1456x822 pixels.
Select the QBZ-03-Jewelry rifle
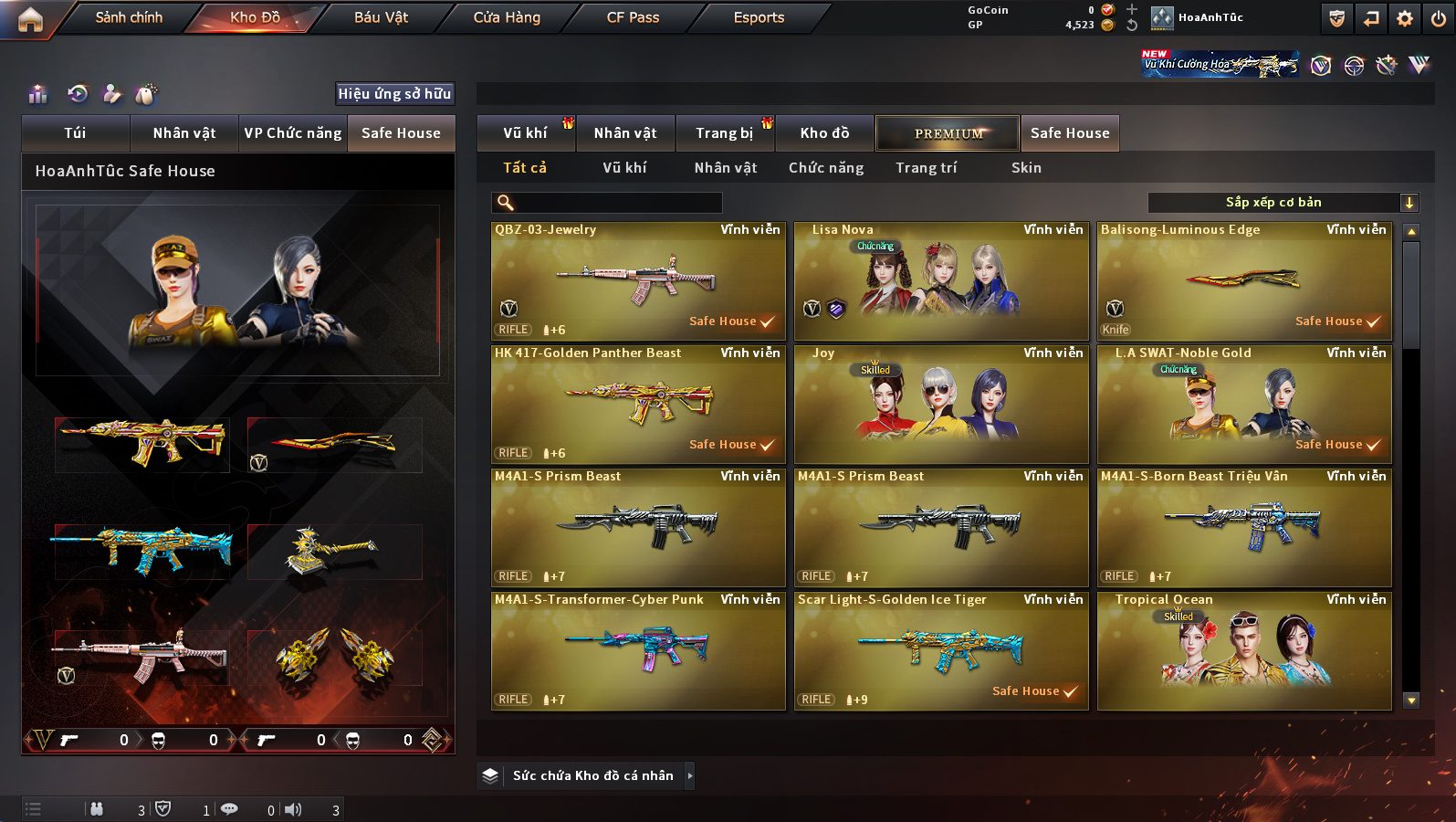[x=638, y=281]
